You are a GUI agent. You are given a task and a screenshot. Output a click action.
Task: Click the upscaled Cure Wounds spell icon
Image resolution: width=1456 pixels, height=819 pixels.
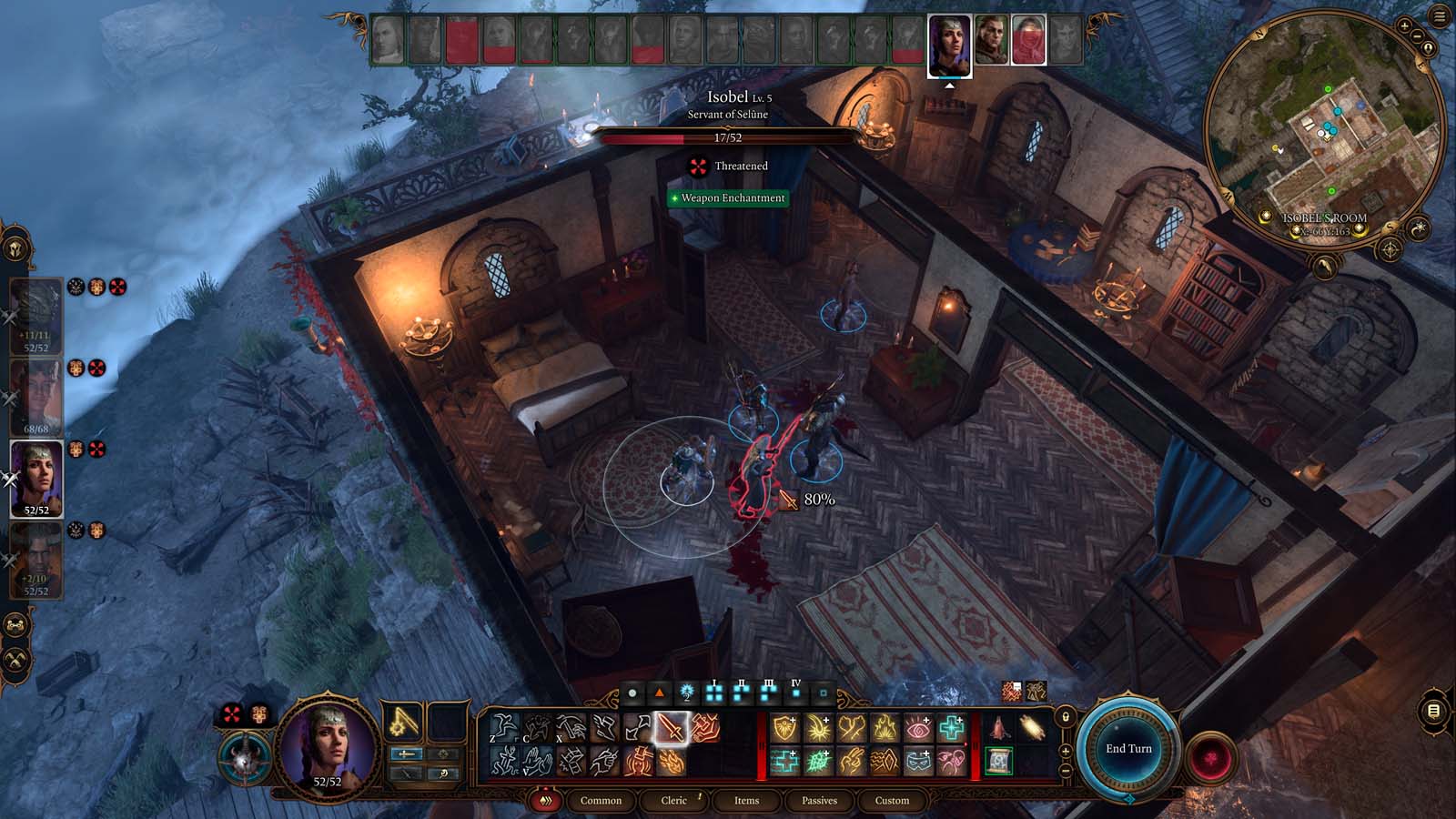click(x=953, y=728)
